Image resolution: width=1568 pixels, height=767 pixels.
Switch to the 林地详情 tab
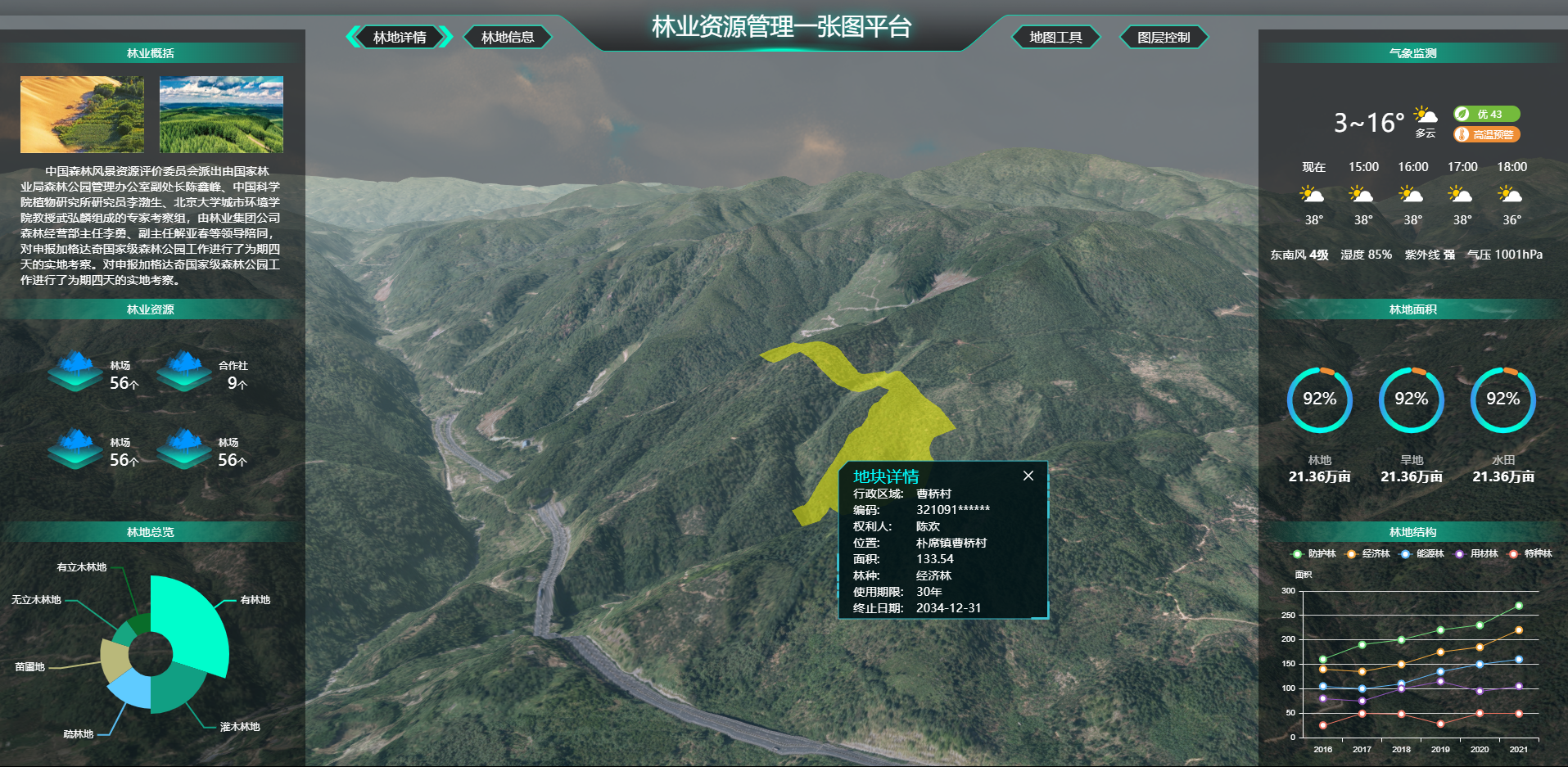coord(400,38)
